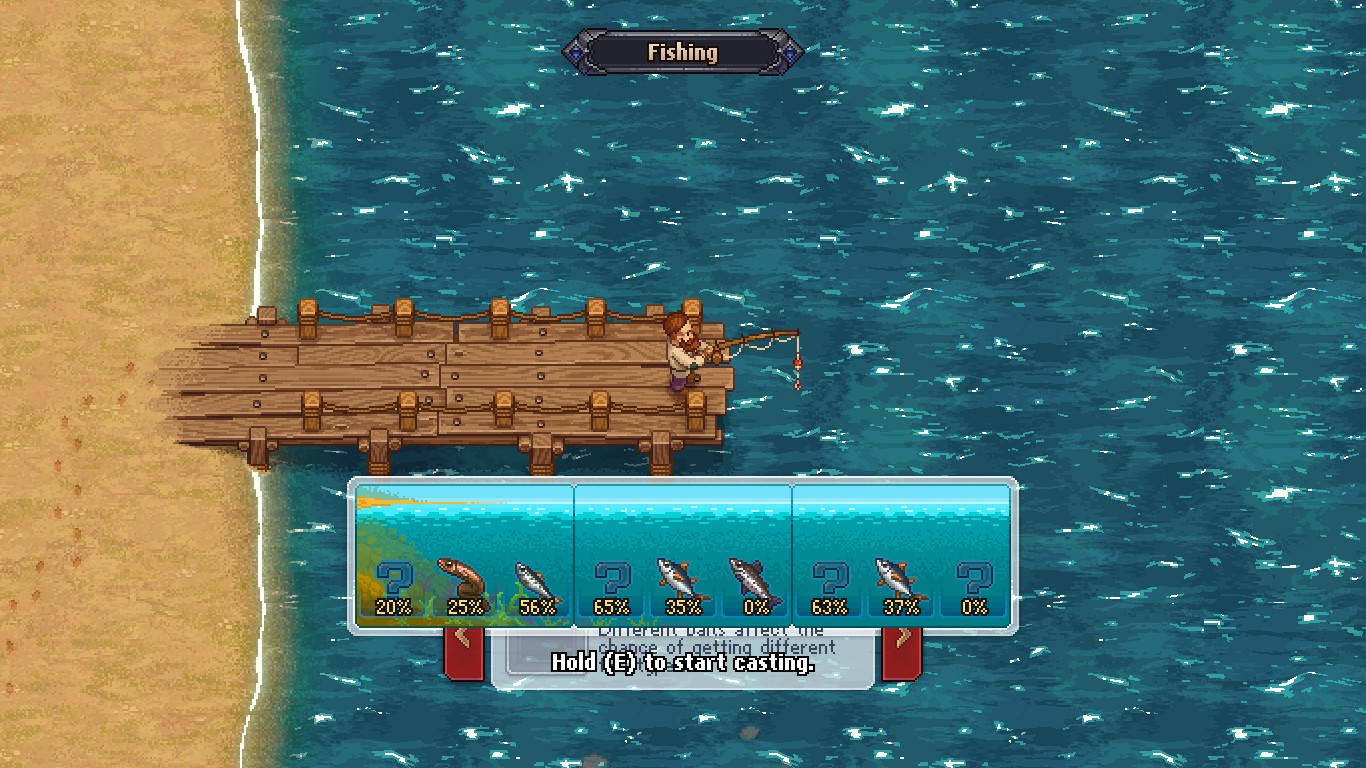Image resolution: width=1366 pixels, height=768 pixels.
Task: Select the middle water depth panel
Action: (681, 520)
